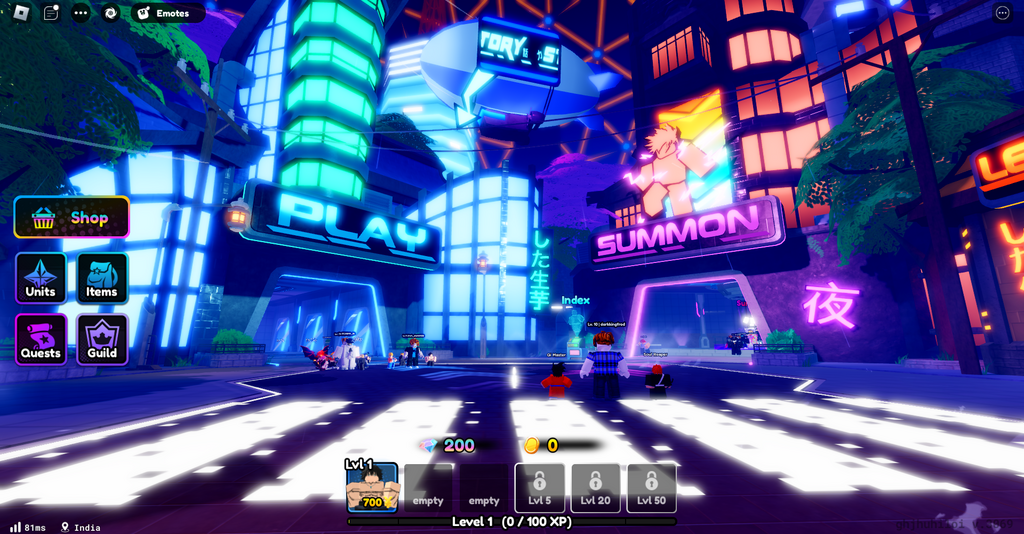Click the locked Lvl 5 unit slot
The width and height of the screenshot is (1024, 534).
pyautogui.click(x=540, y=488)
